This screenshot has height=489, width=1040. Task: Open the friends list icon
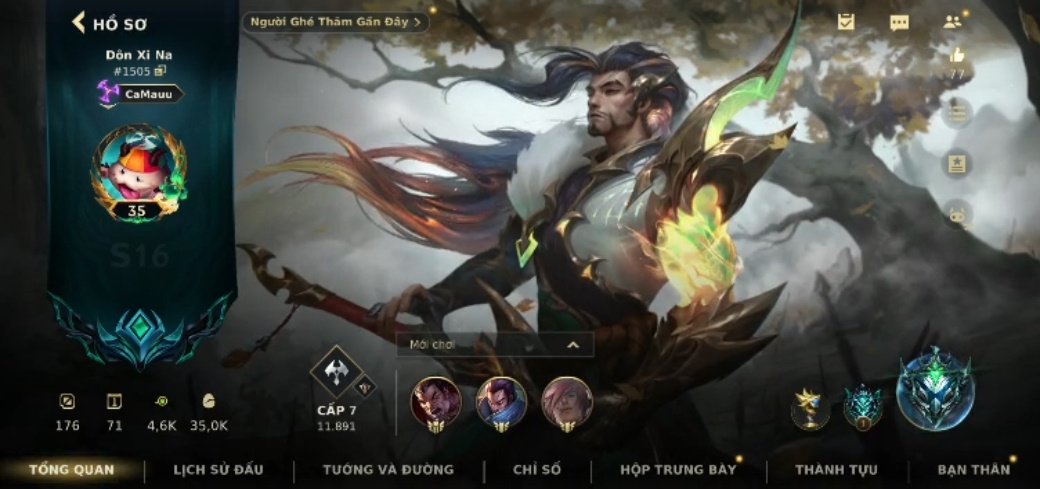952,22
